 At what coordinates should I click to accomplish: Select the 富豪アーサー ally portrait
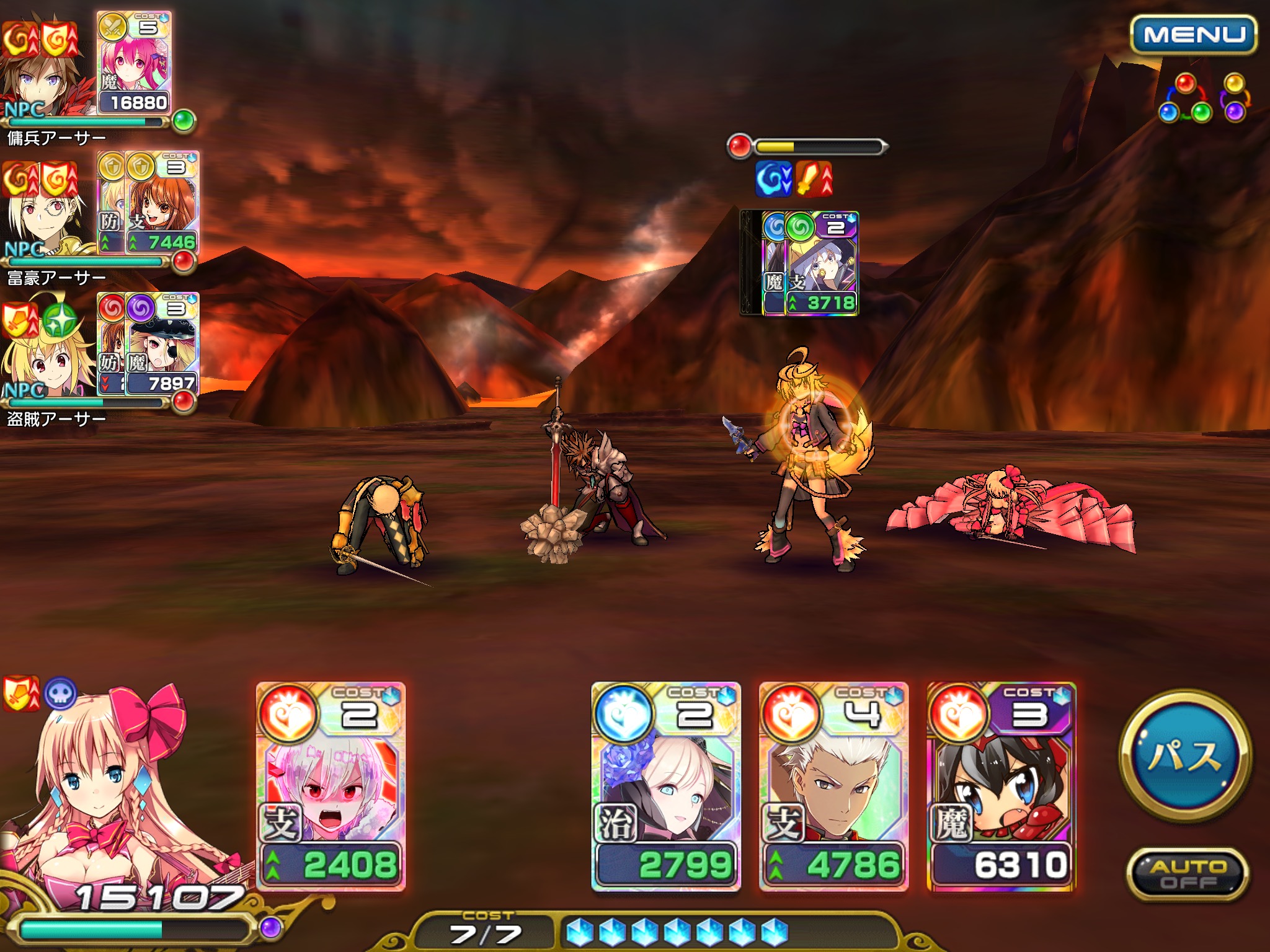pyautogui.click(x=45, y=217)
